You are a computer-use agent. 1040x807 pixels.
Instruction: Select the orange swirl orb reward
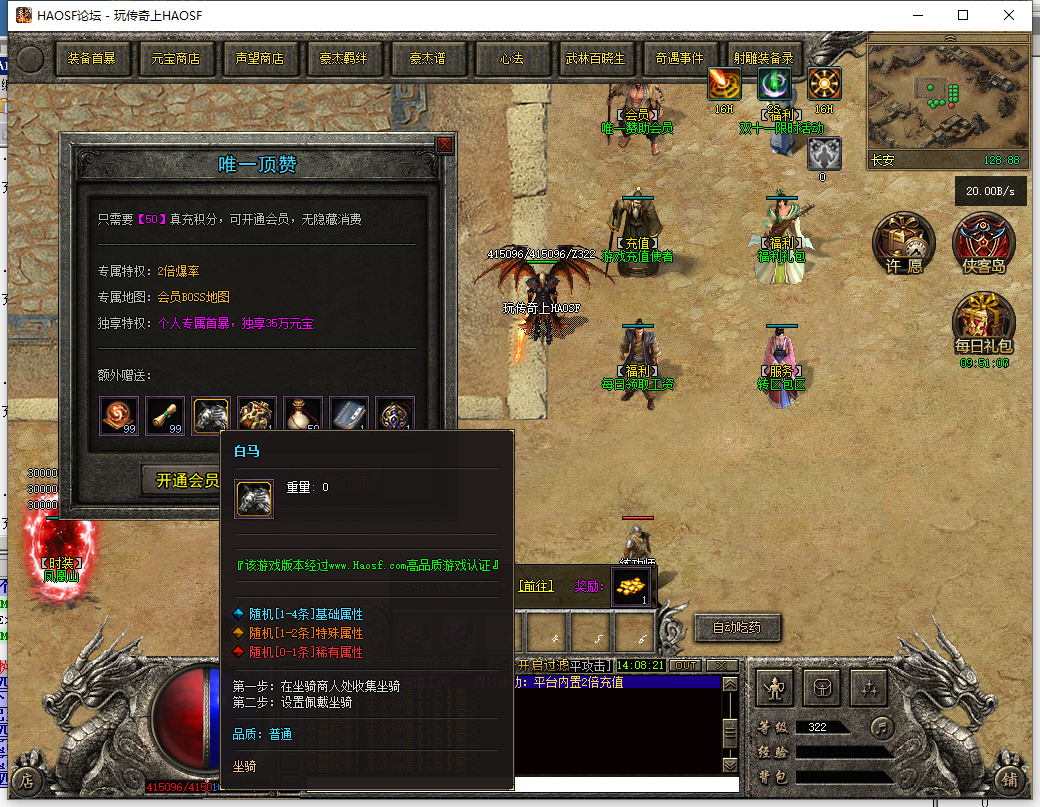pyautogui.click(x=119, y=416)
